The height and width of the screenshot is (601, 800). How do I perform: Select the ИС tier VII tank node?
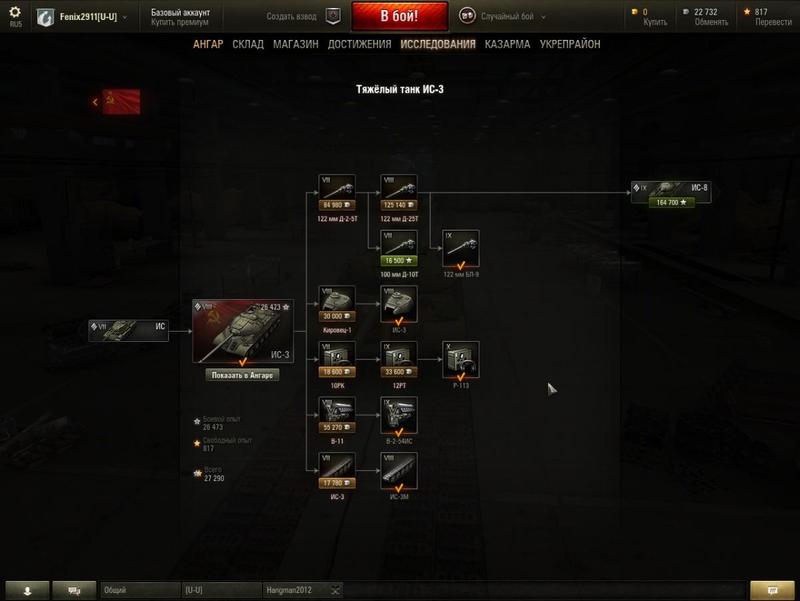pyautogui.click(x=127, y=330)
